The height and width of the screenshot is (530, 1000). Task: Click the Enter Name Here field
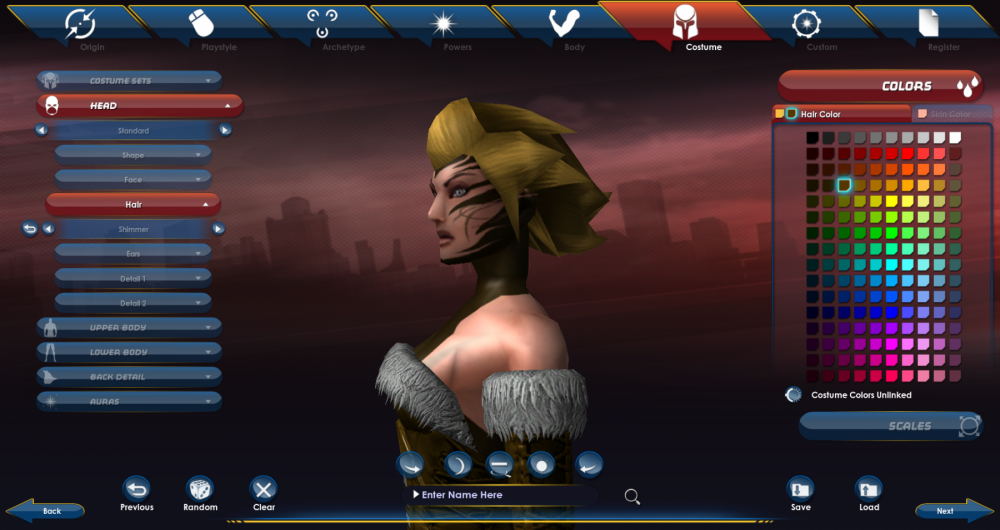pyautogui.click(x=500, y=495)
